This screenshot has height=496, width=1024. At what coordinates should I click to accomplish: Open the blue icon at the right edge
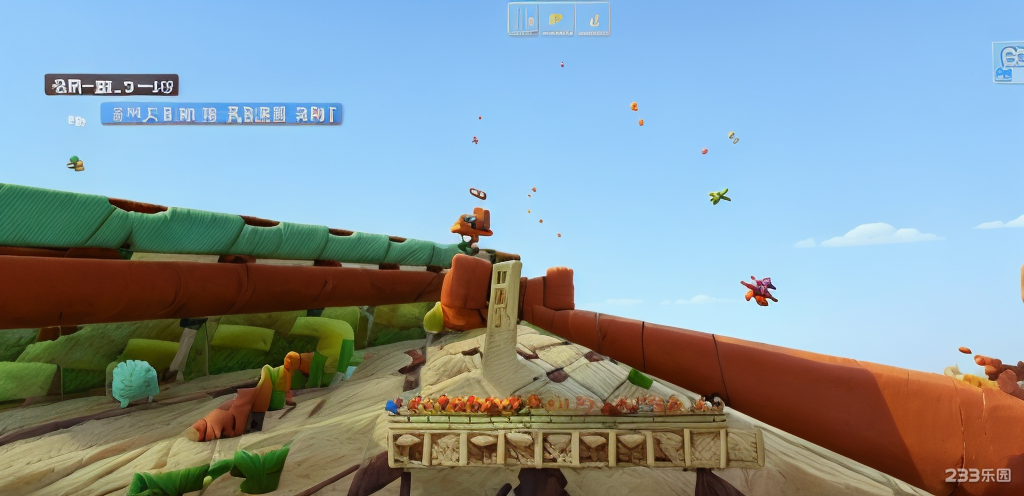1008,62
